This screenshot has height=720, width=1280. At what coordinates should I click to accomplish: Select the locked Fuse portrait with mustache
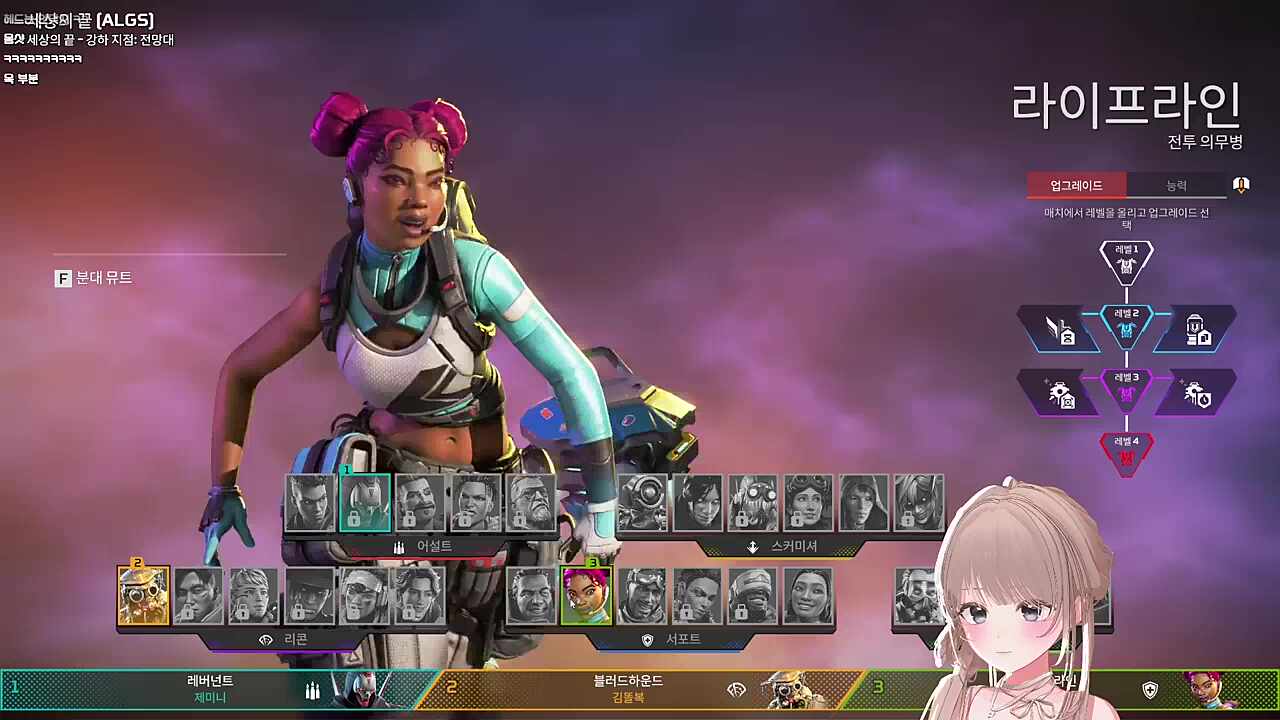click(420, 503)
